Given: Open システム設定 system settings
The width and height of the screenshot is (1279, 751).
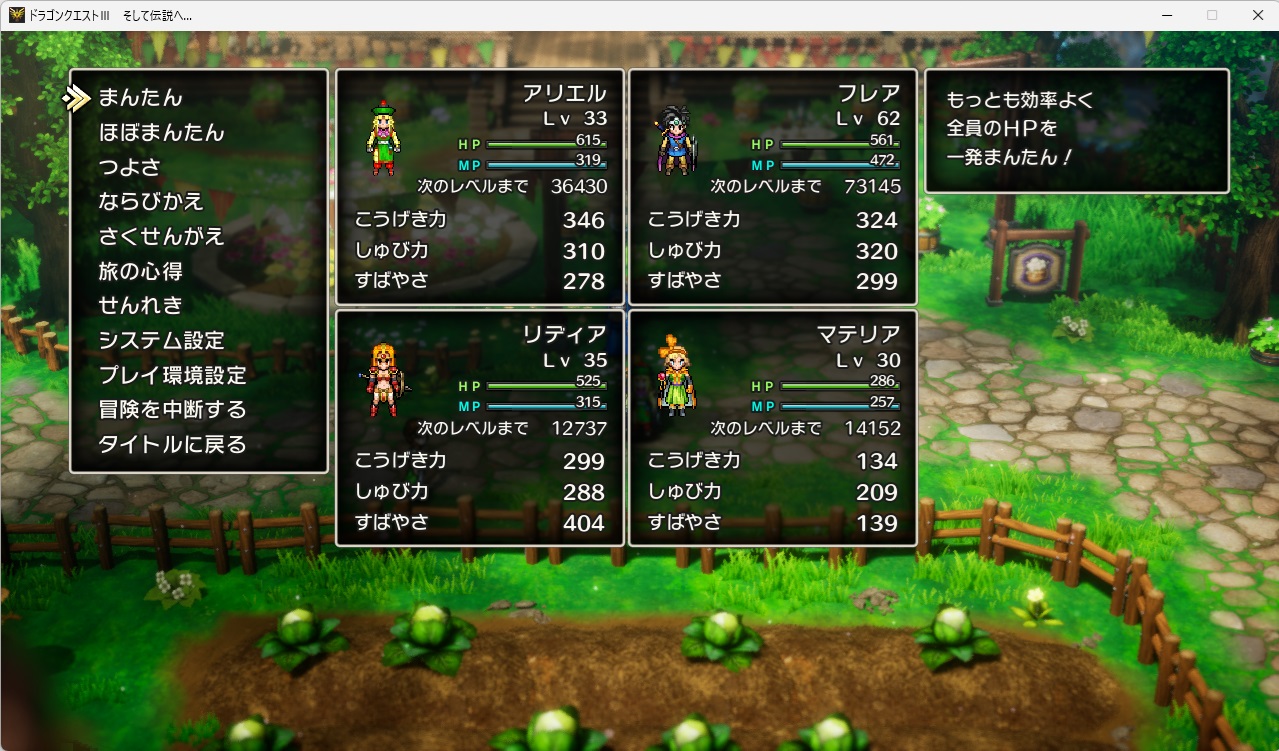Looking at the screenshot, I should (x=161, y=341).
